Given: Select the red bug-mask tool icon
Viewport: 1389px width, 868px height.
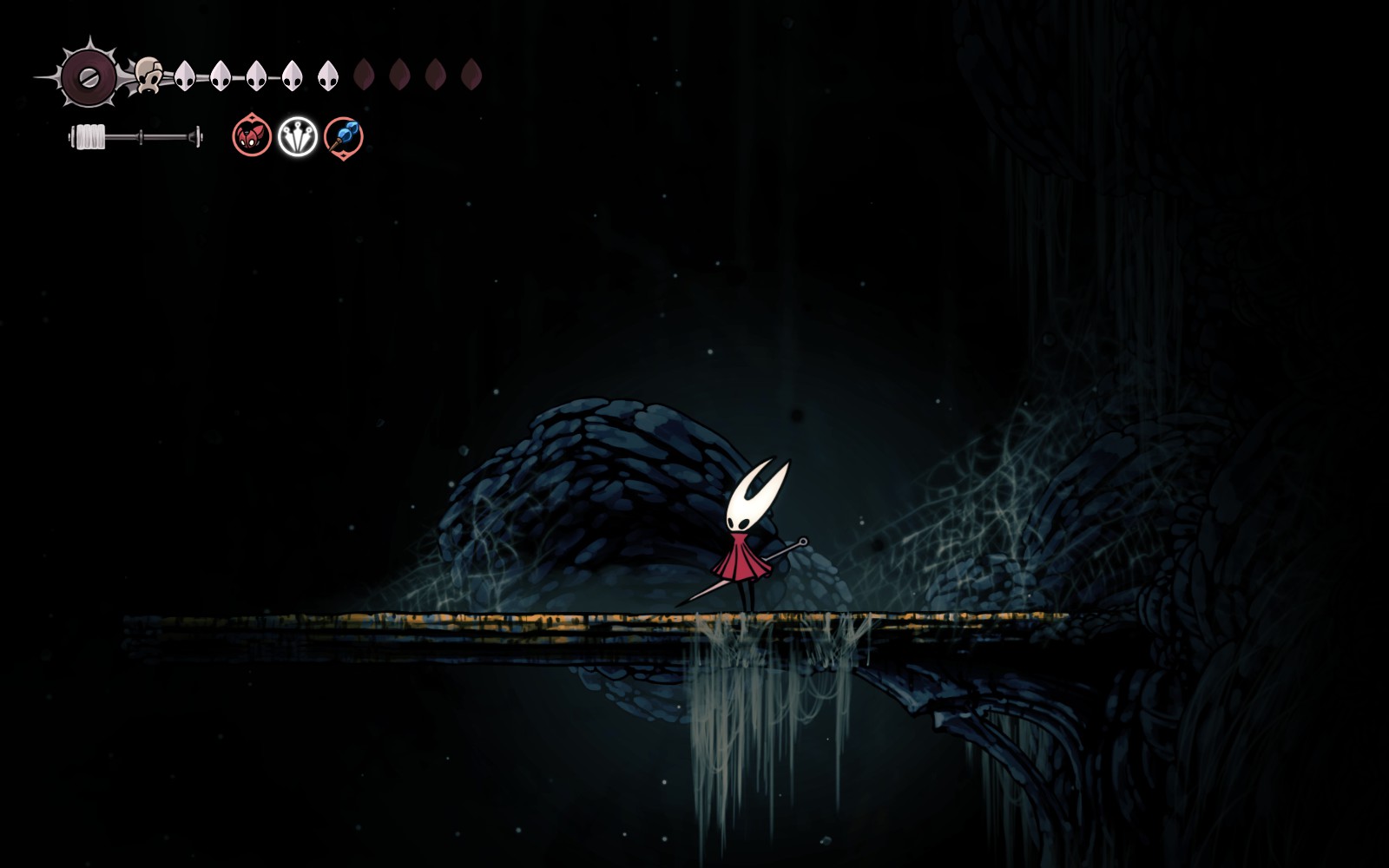Looking at the screenshot, I should coord(252,137).
